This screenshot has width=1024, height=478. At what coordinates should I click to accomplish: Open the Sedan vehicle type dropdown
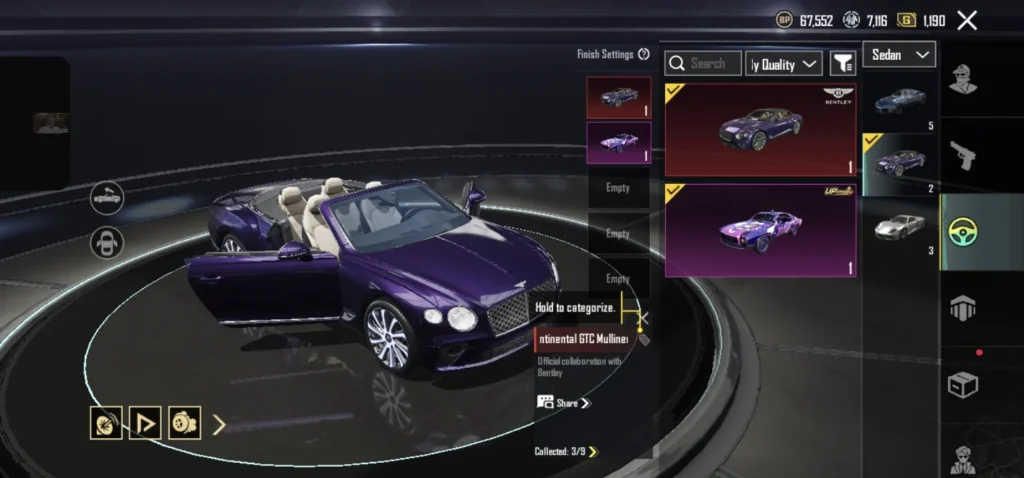tap(898, 55)
